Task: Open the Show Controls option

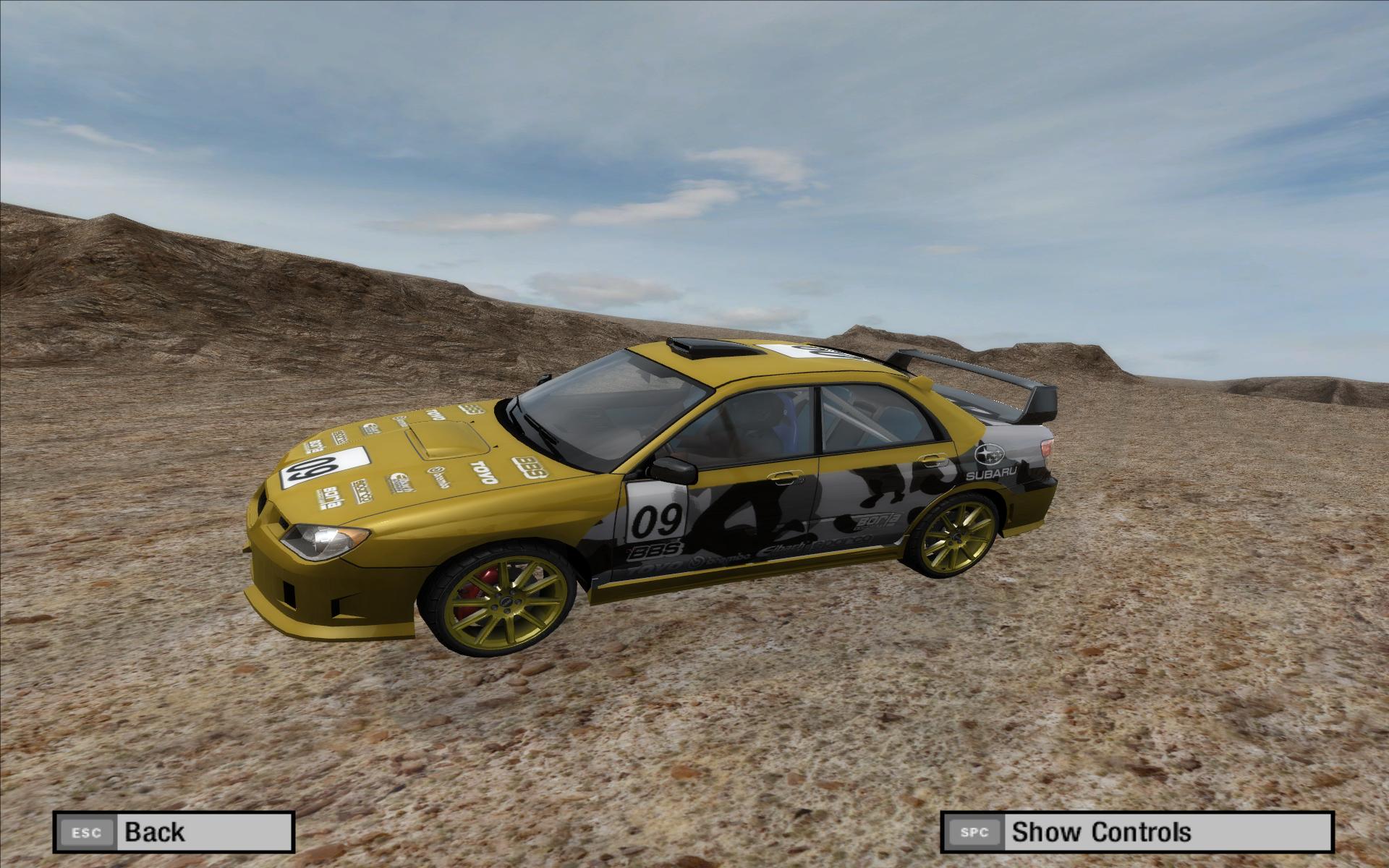Action: click(1136, 831)
